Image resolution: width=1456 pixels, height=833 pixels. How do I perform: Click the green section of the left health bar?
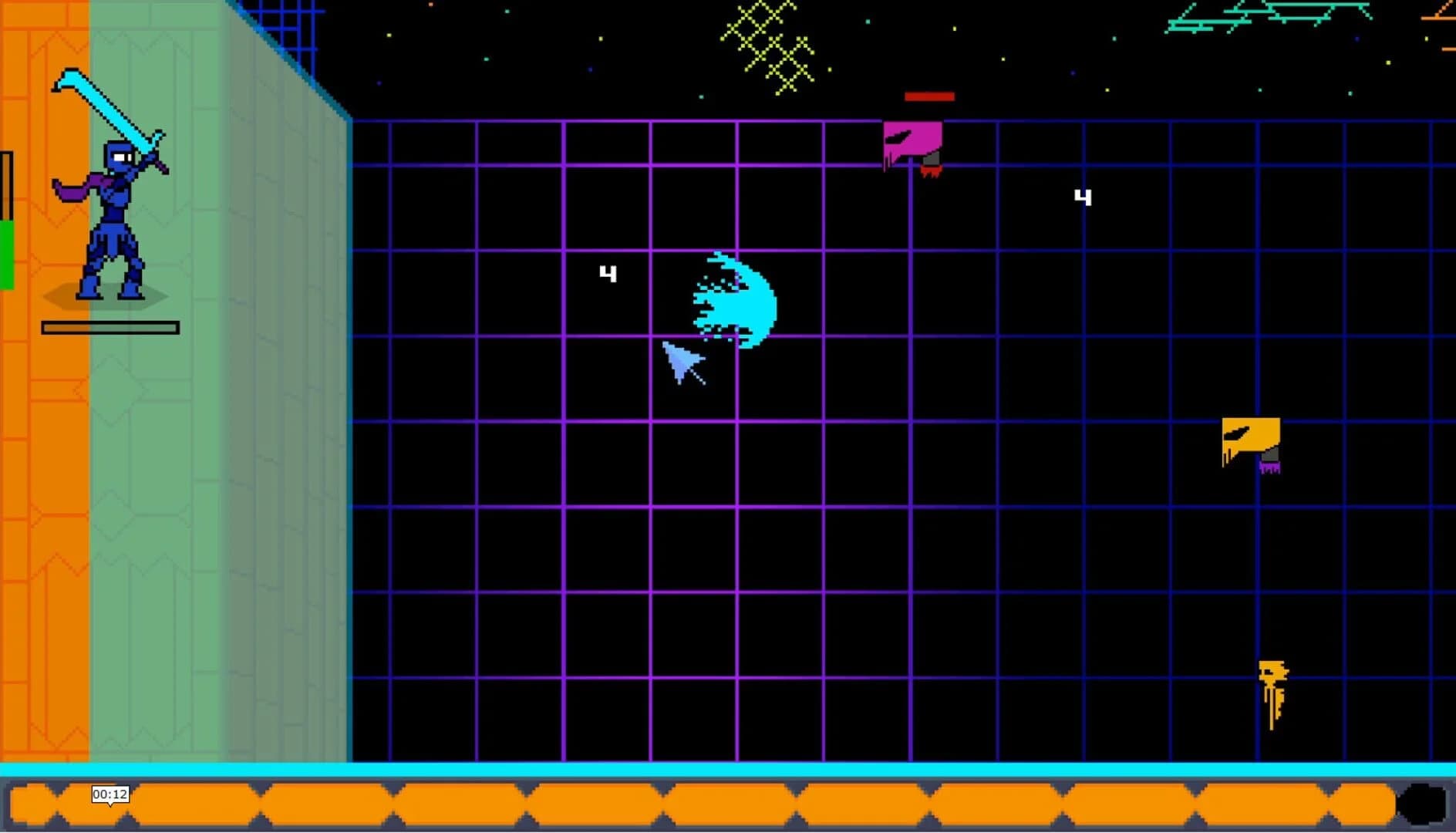pos(7,255)
